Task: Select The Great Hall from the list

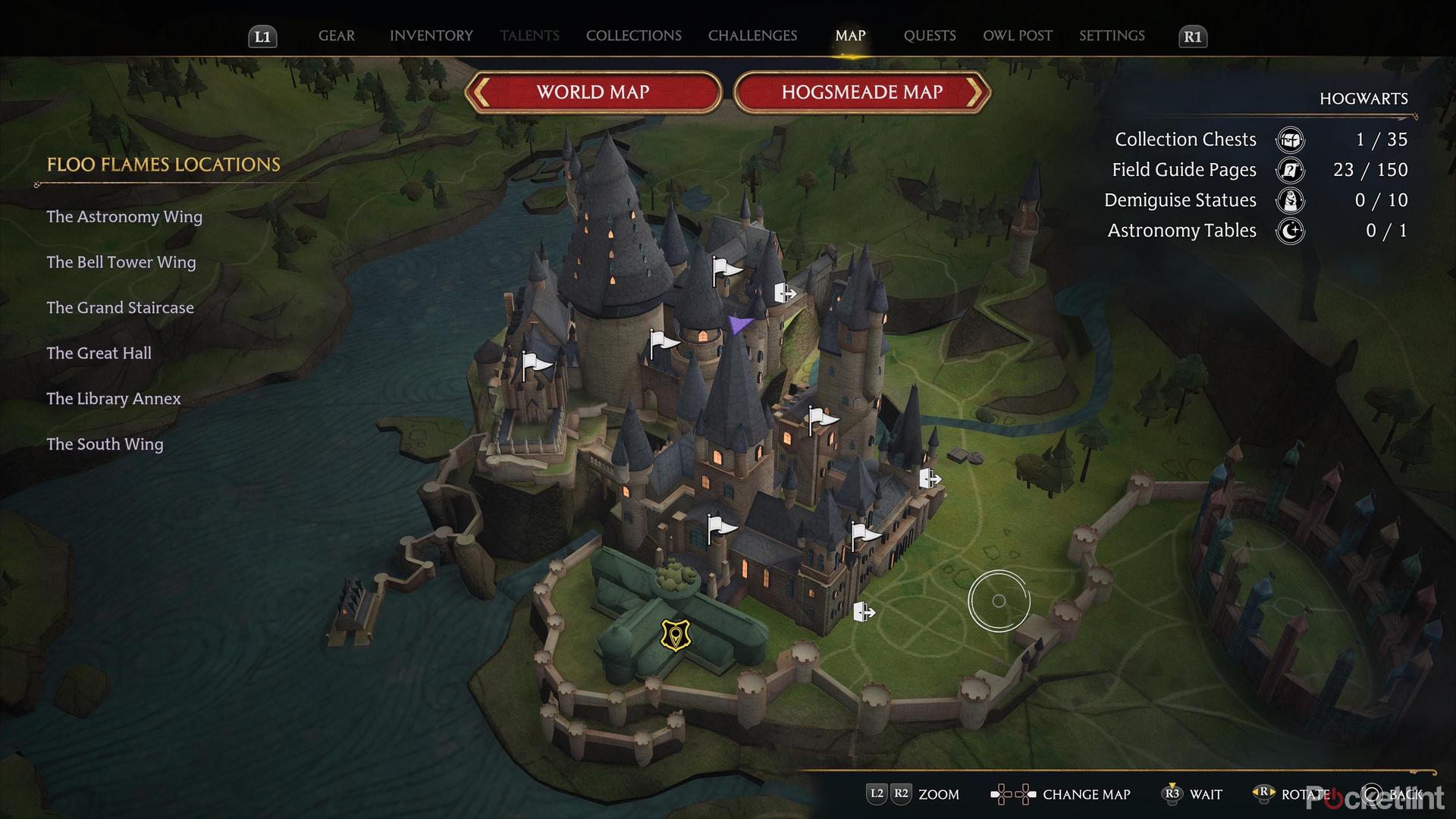Action: coord(99,353)
